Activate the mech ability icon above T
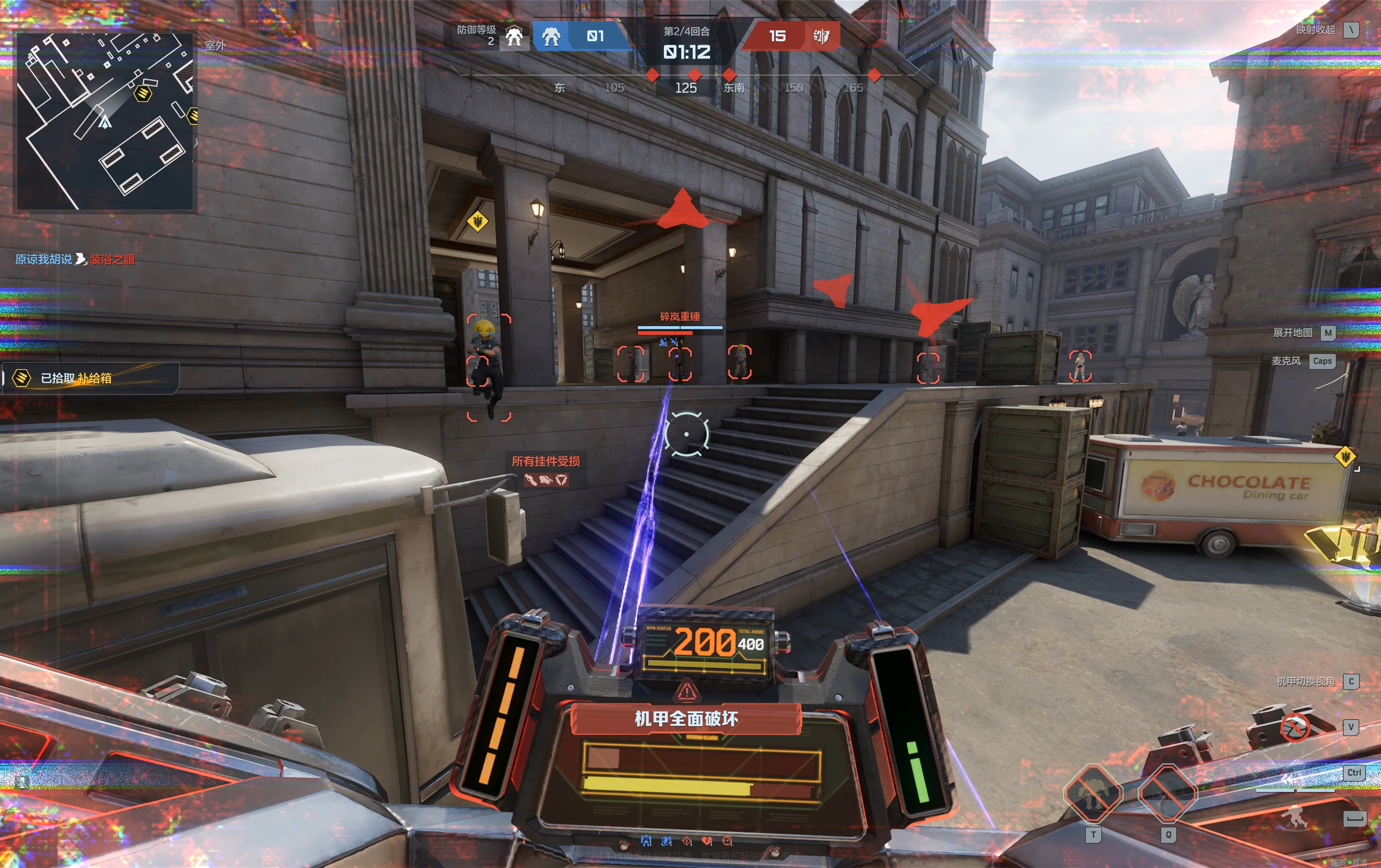The width and height of the screenshot is (1381, 868). [1093, 794]
